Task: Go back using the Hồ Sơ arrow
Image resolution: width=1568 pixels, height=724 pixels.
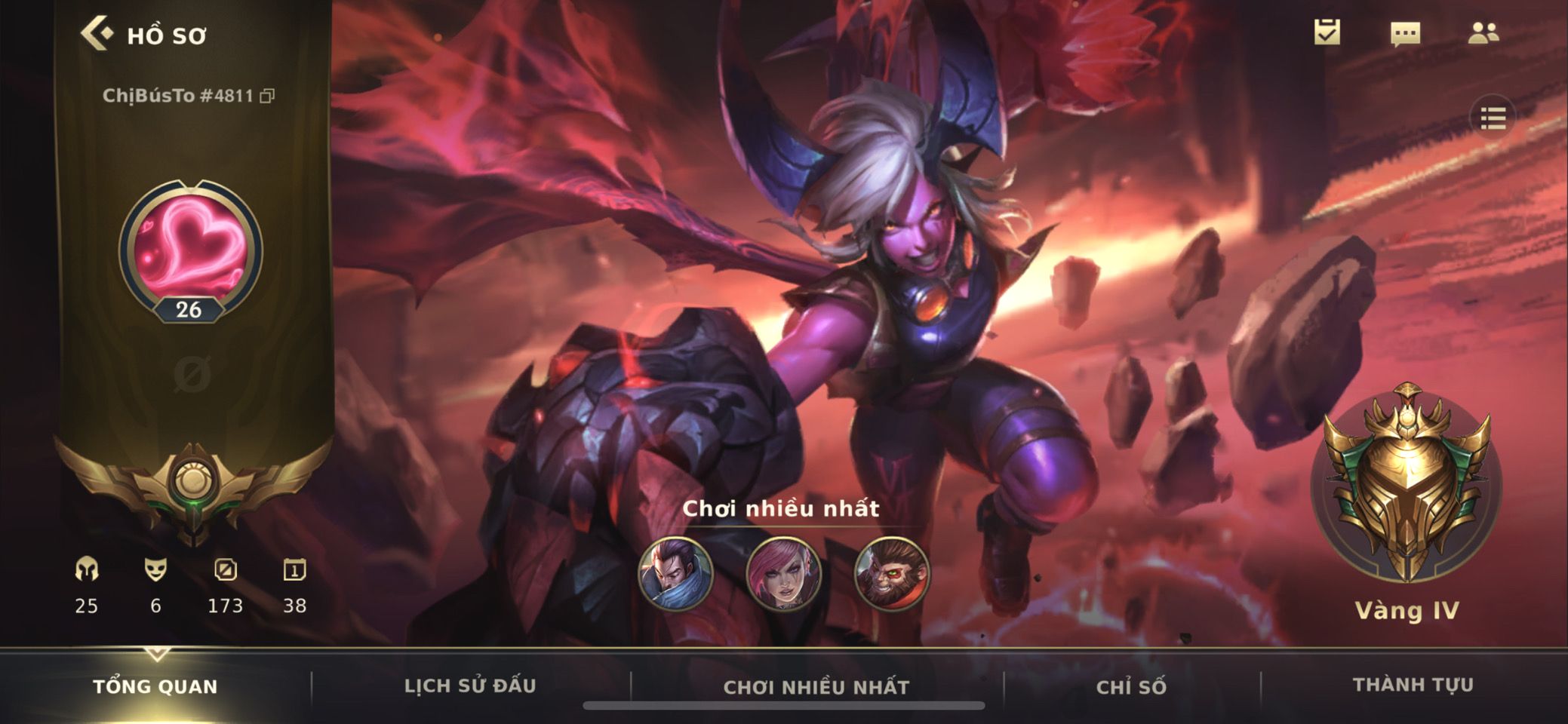Action: pos(97,34)
